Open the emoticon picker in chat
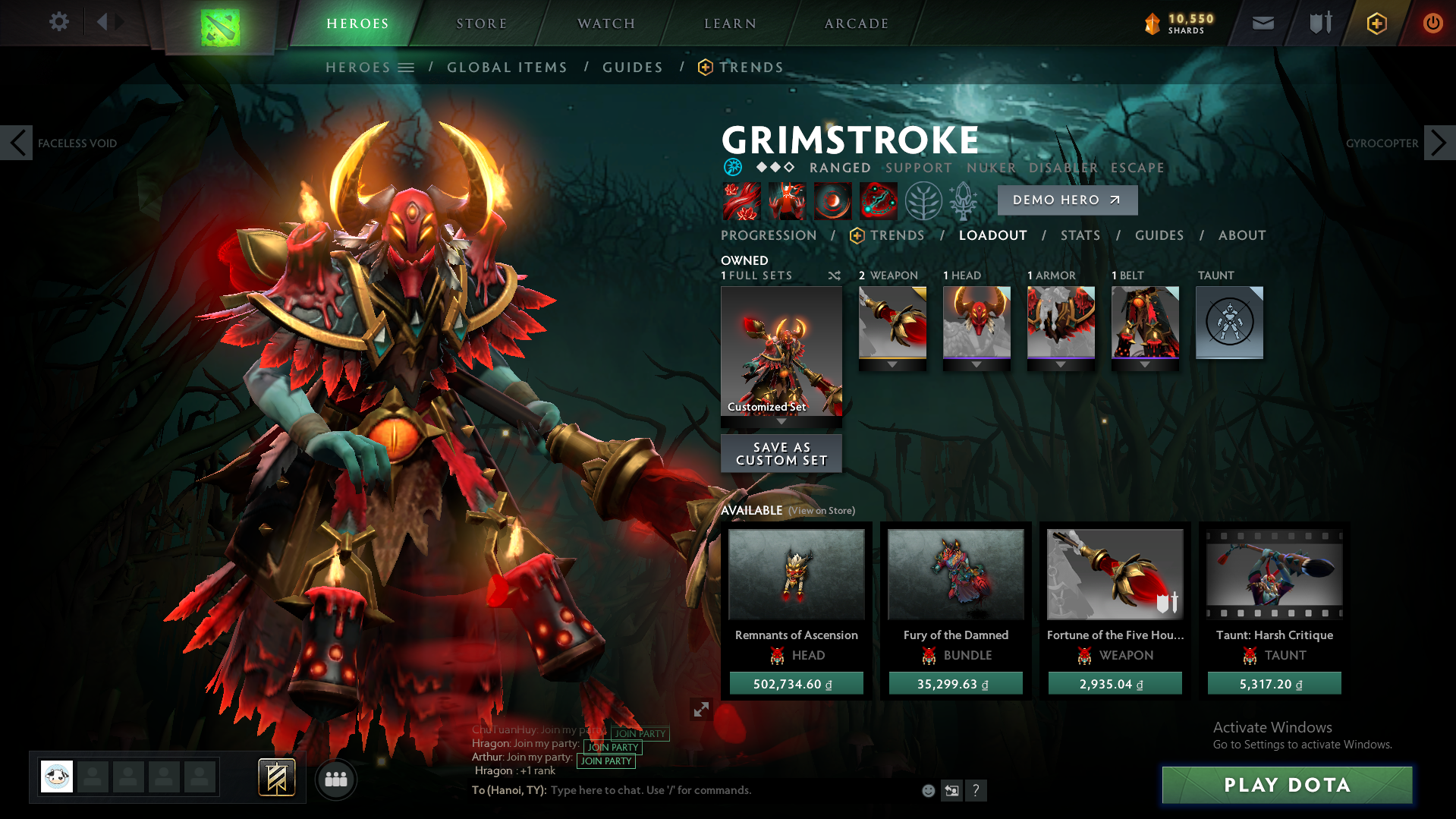 [x=928, y=790]
